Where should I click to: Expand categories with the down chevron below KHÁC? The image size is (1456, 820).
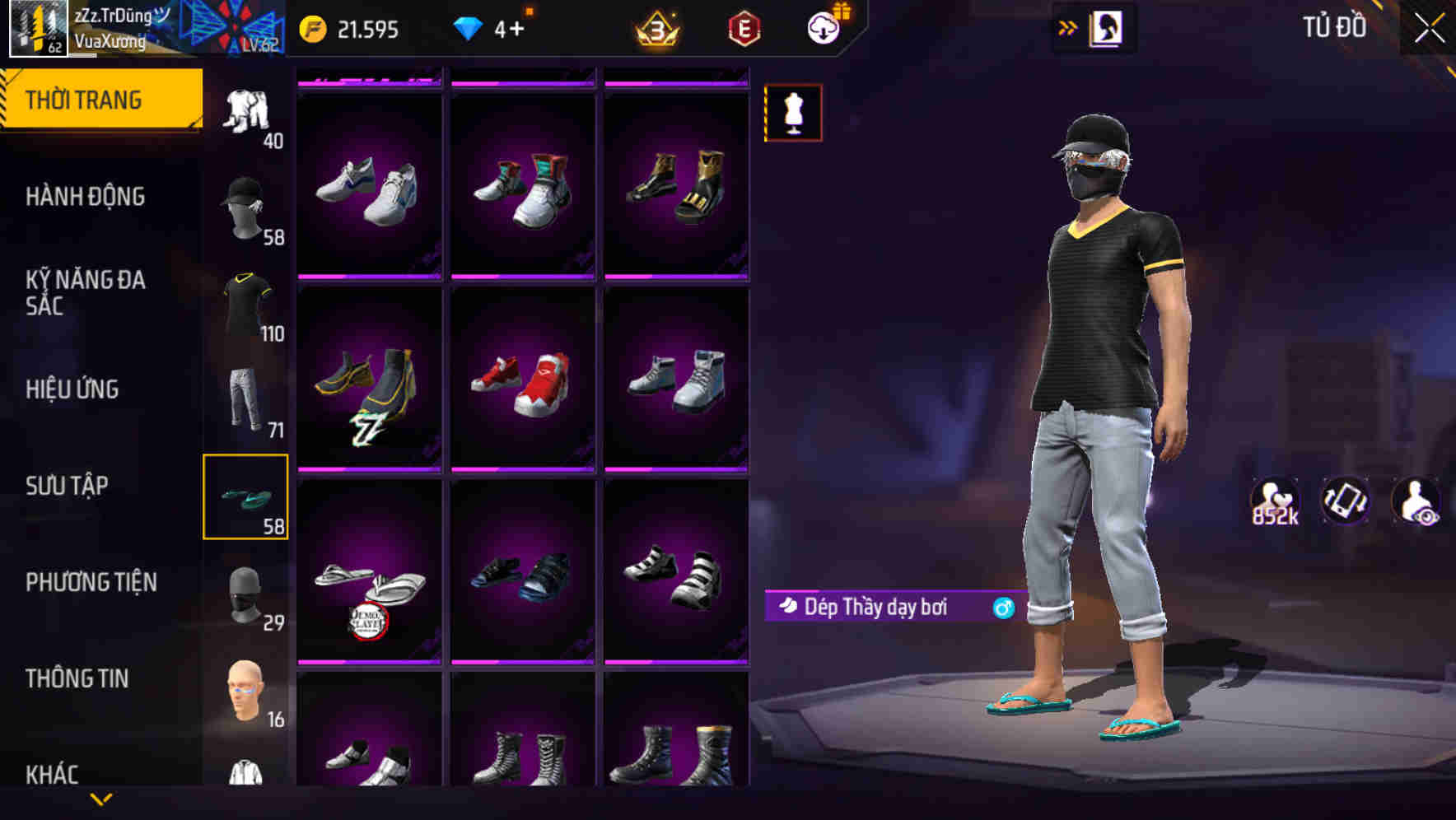point(101,798)
